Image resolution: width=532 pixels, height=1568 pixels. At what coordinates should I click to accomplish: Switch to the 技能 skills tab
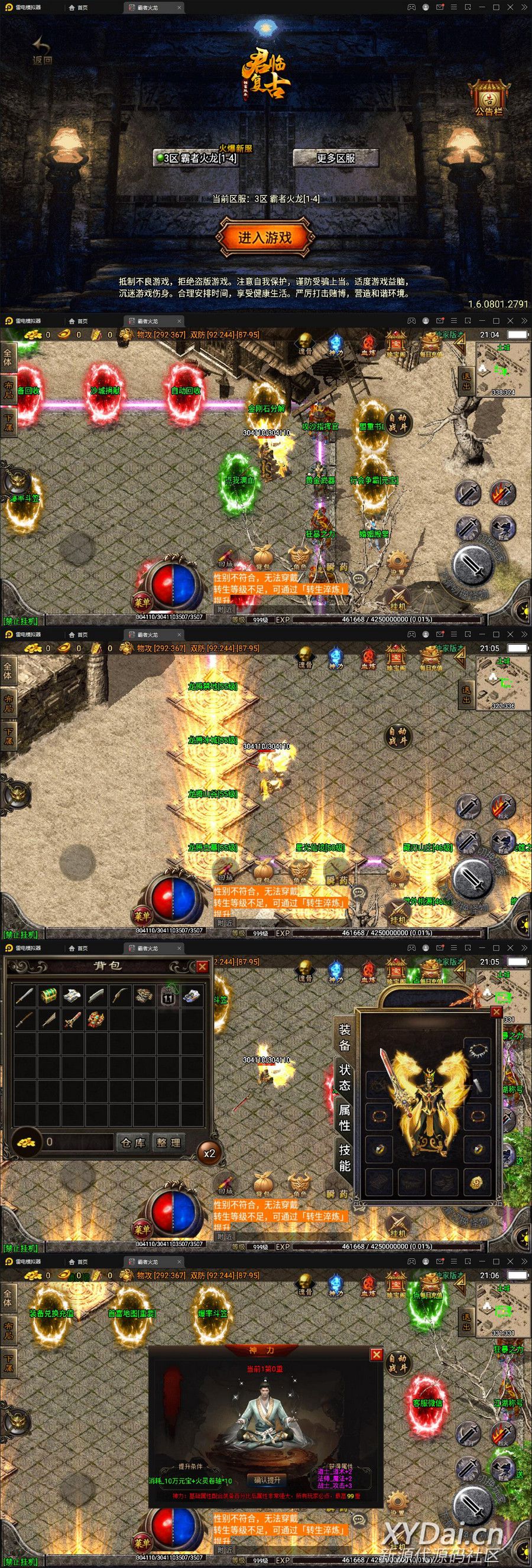tap(345, 1157)
